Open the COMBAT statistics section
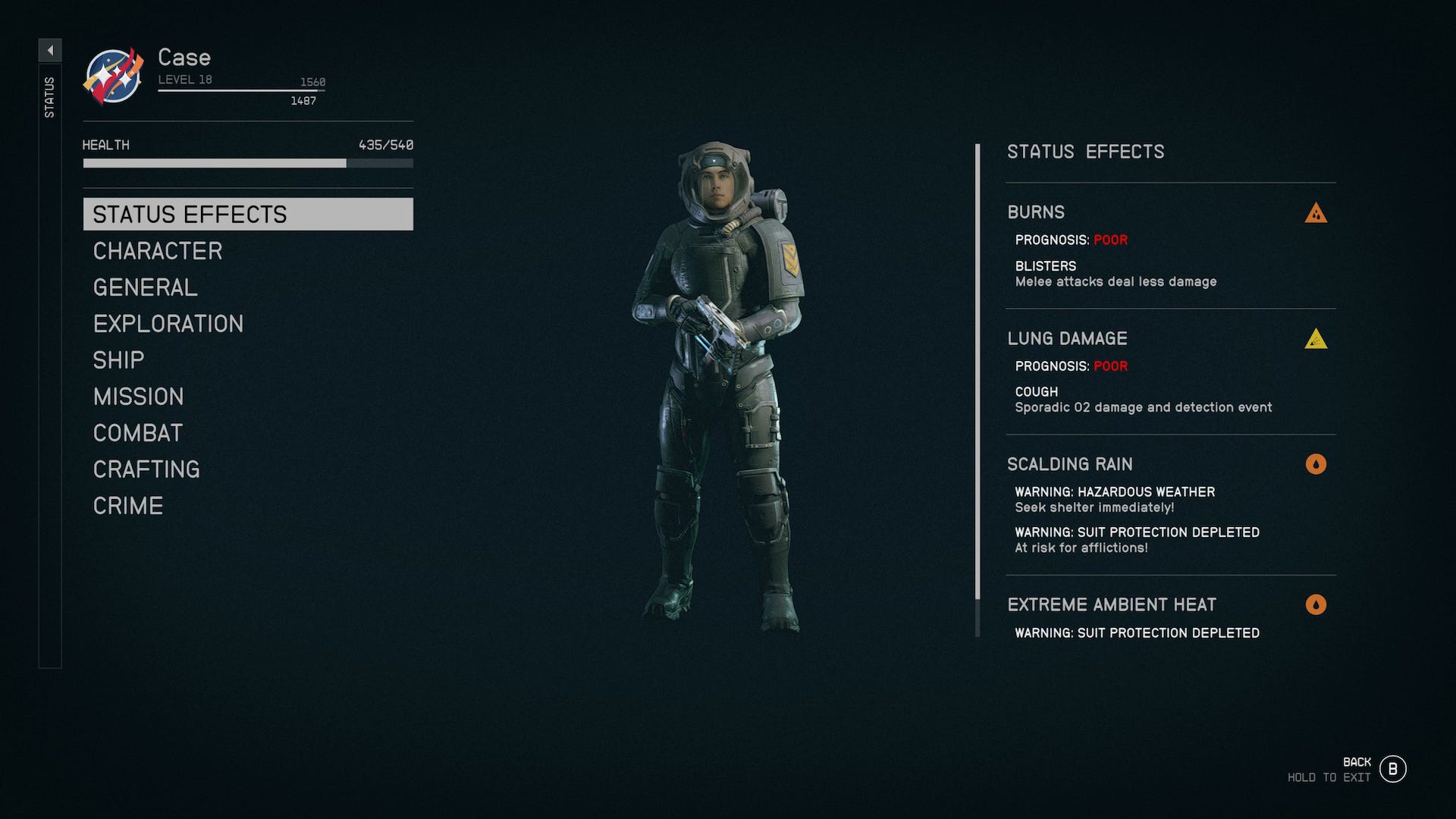 [x=136, y=433]
